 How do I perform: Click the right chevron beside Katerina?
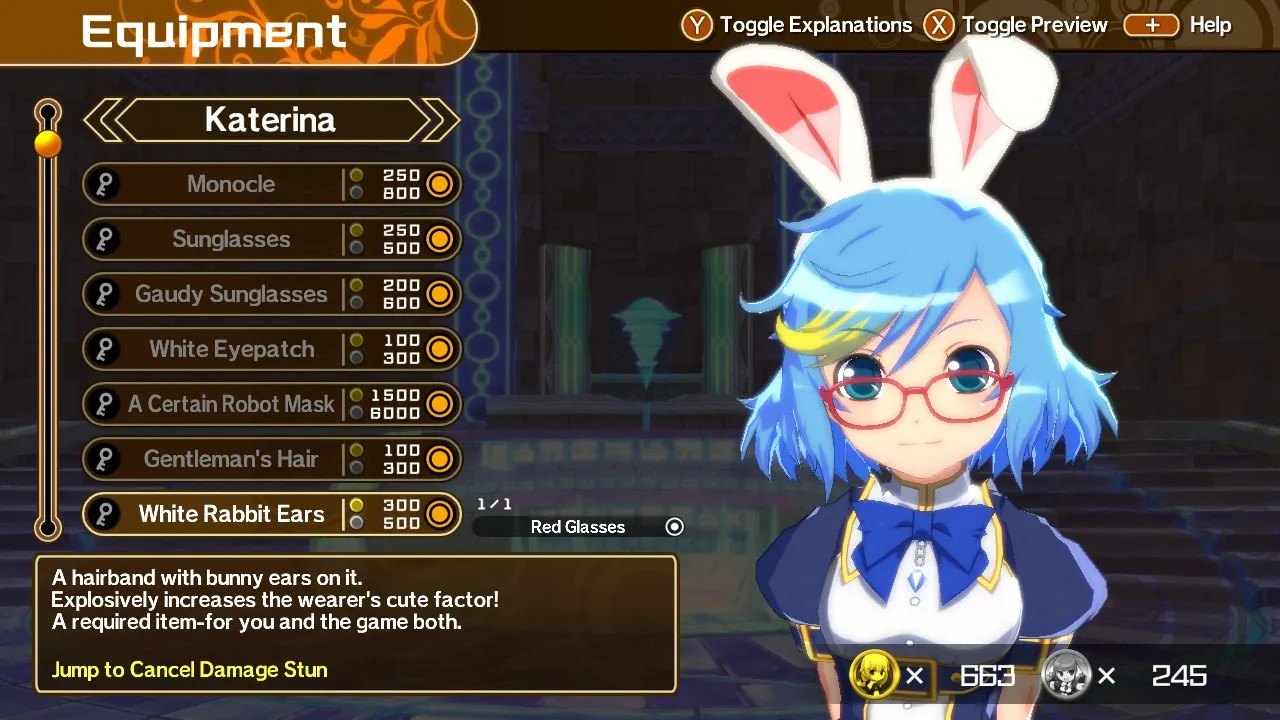coord(437,120)
